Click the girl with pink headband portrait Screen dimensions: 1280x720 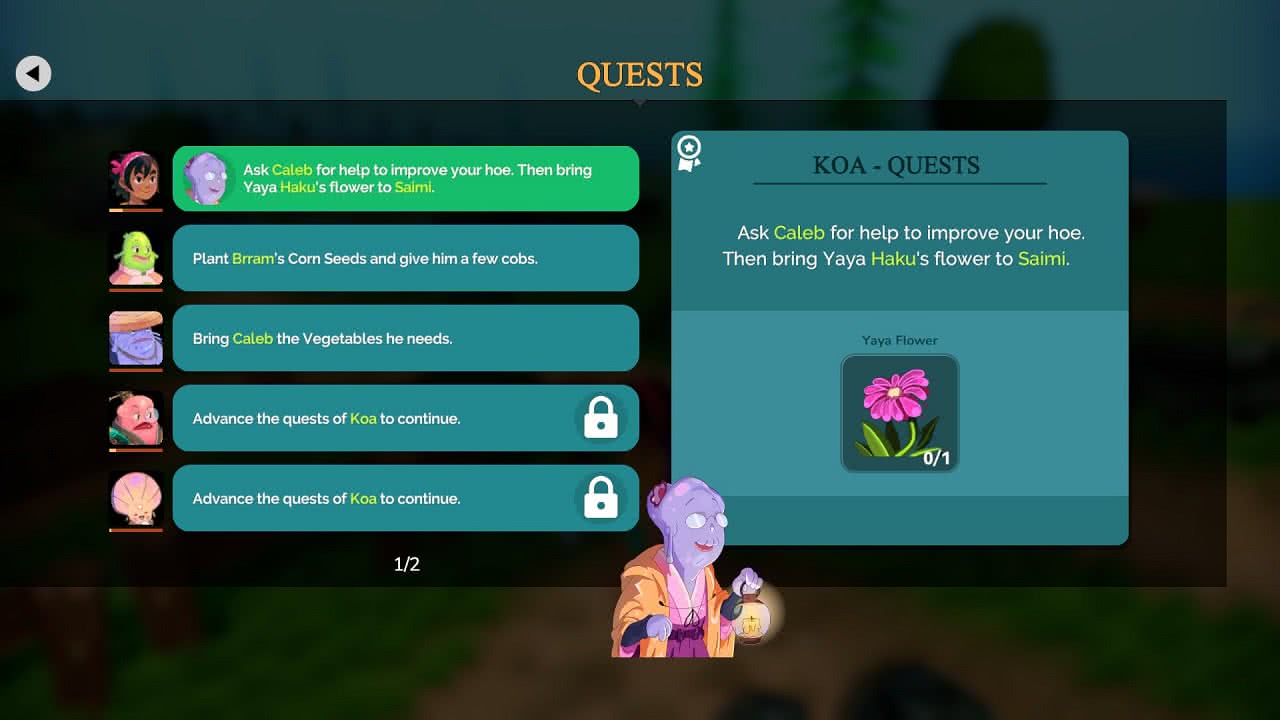pyautogui.click(x=136, y=179)
